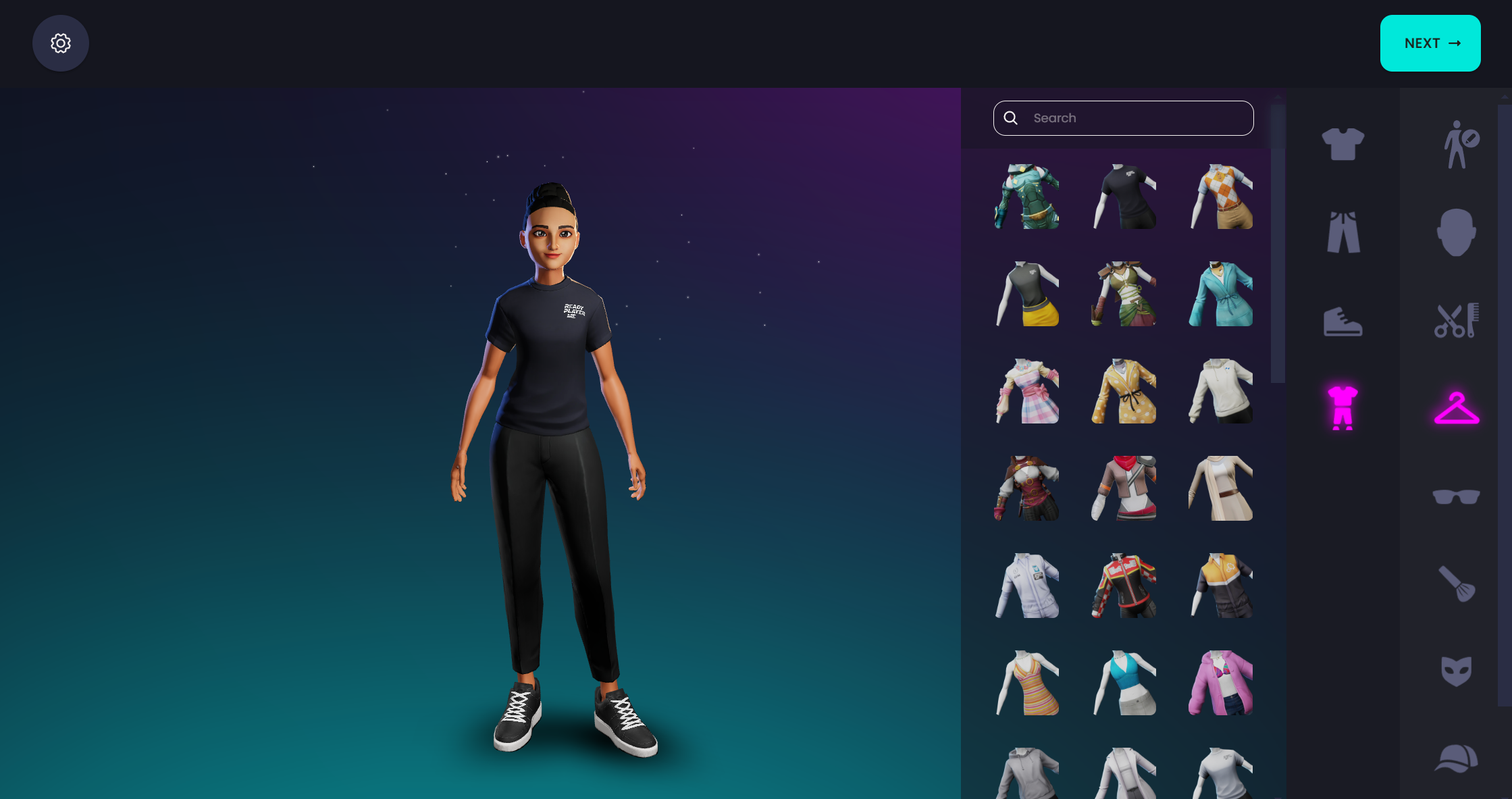Open the scissors and comb hairstyle tab
1512x799 pixels.
coord(1456,320)
